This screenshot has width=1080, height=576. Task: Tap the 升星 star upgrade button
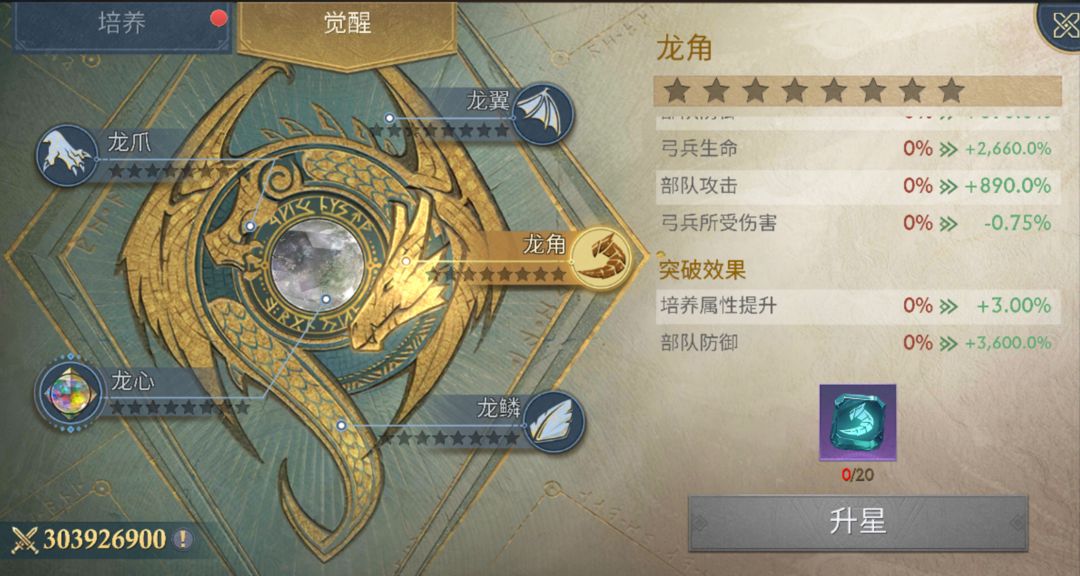click(858, 522)
